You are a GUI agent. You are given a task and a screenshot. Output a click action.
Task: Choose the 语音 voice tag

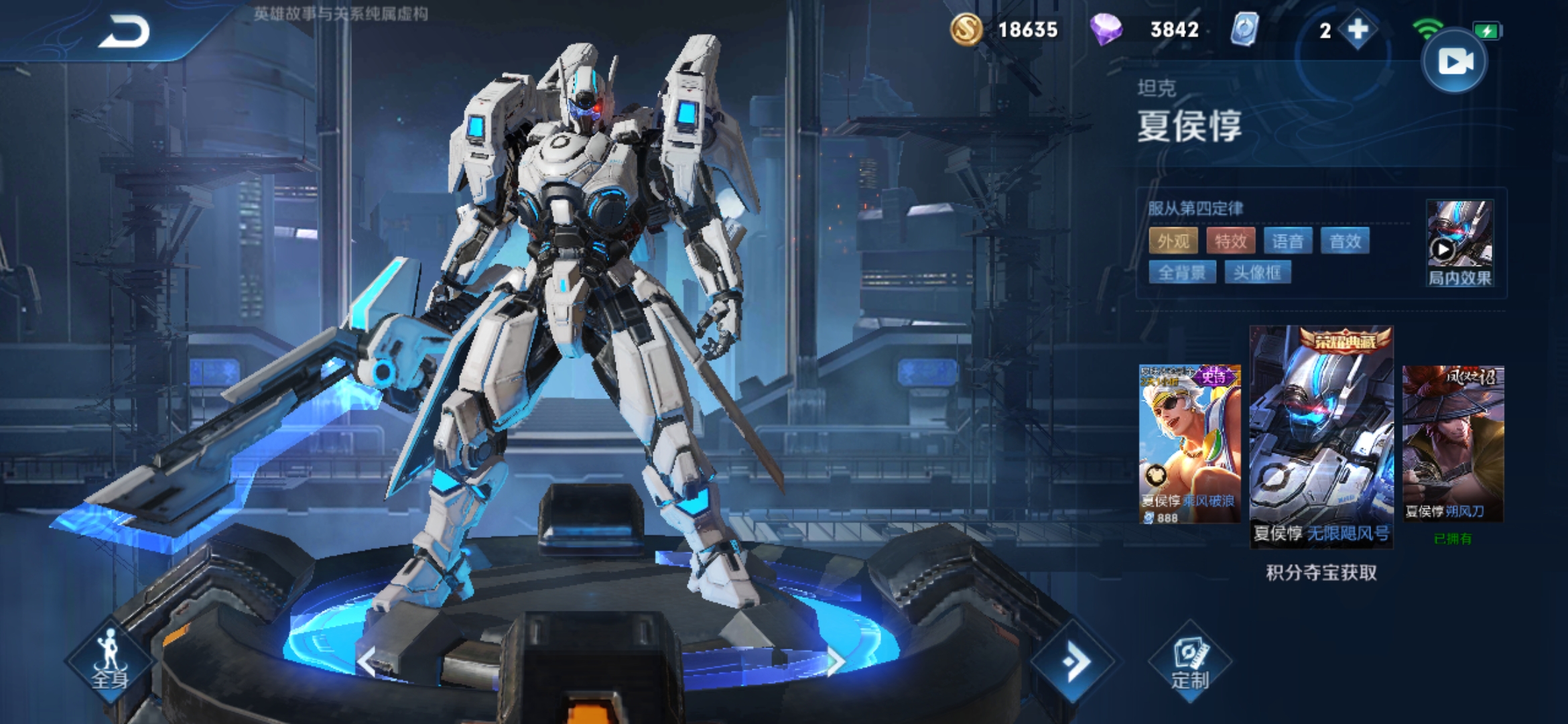tap(1287, 241)
